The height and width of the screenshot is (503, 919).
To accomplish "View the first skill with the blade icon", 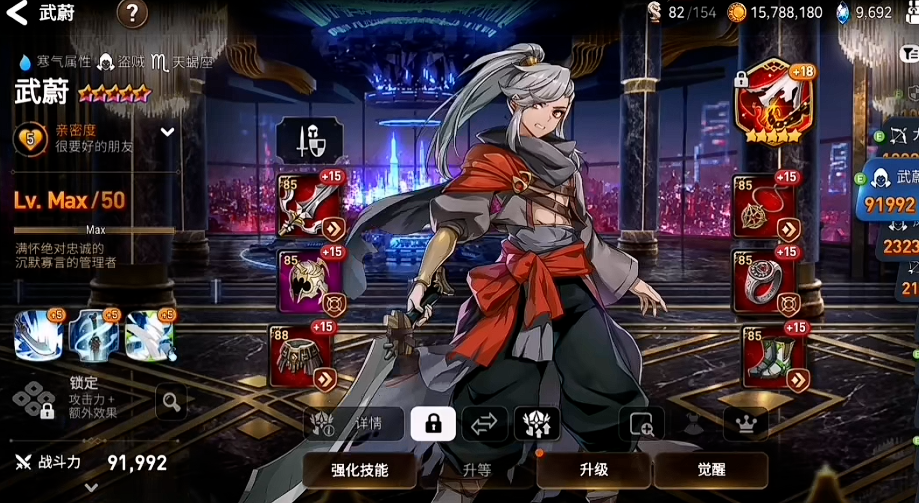I will click(38, 335).
